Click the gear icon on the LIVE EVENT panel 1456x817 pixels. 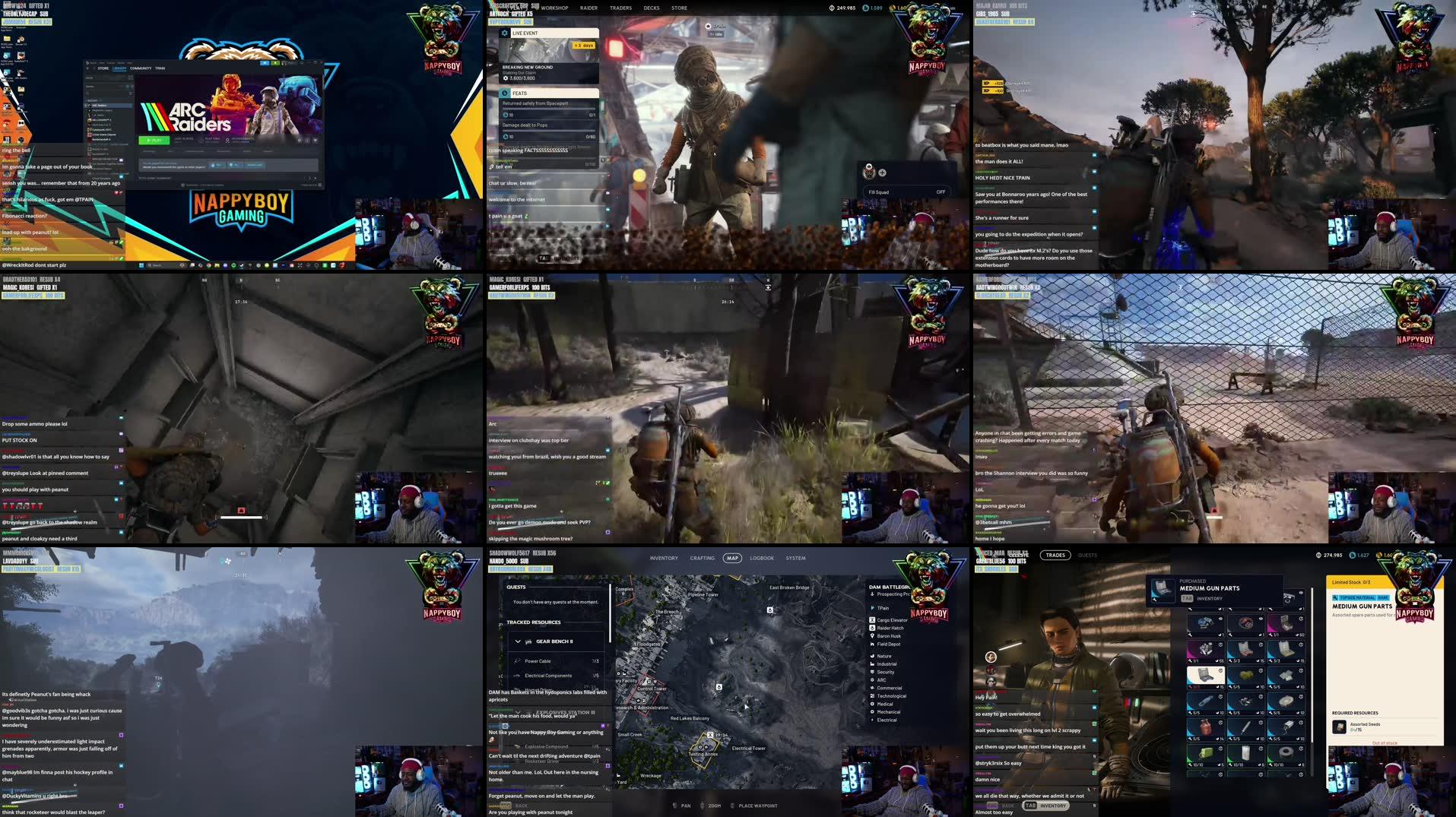tap(505, 33)
